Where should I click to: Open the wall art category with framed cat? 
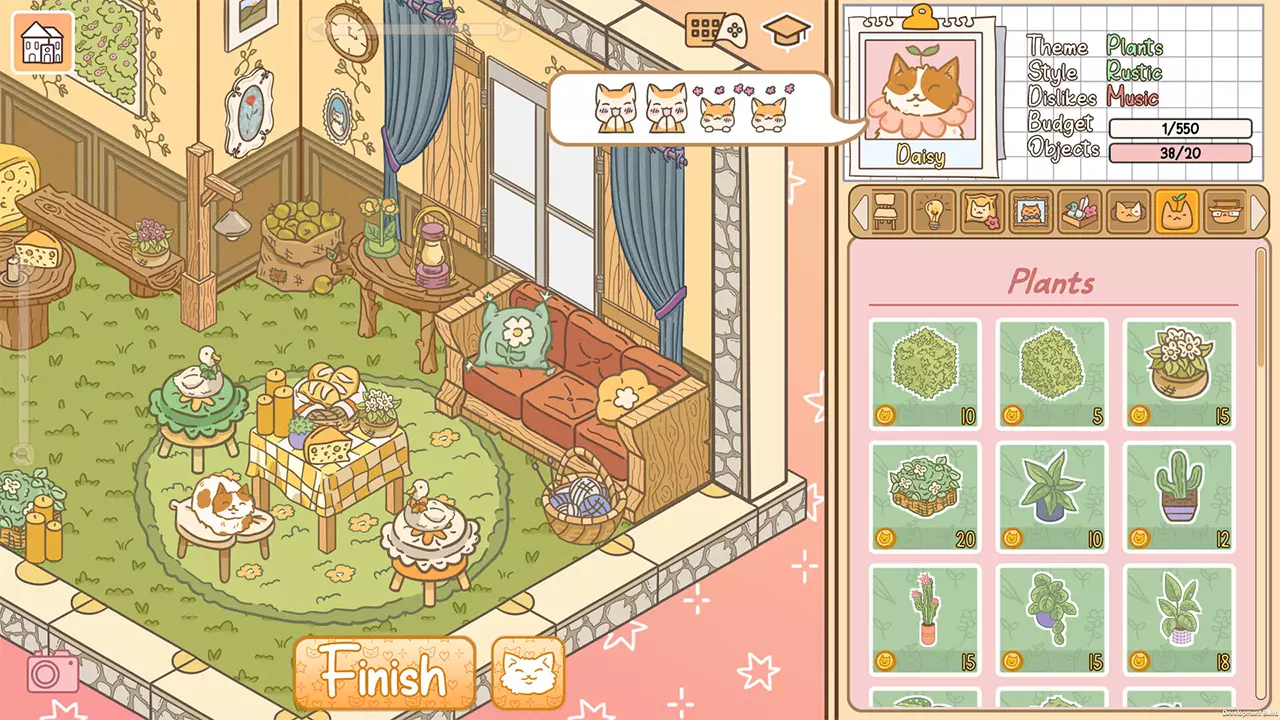tap(1032, 213)
